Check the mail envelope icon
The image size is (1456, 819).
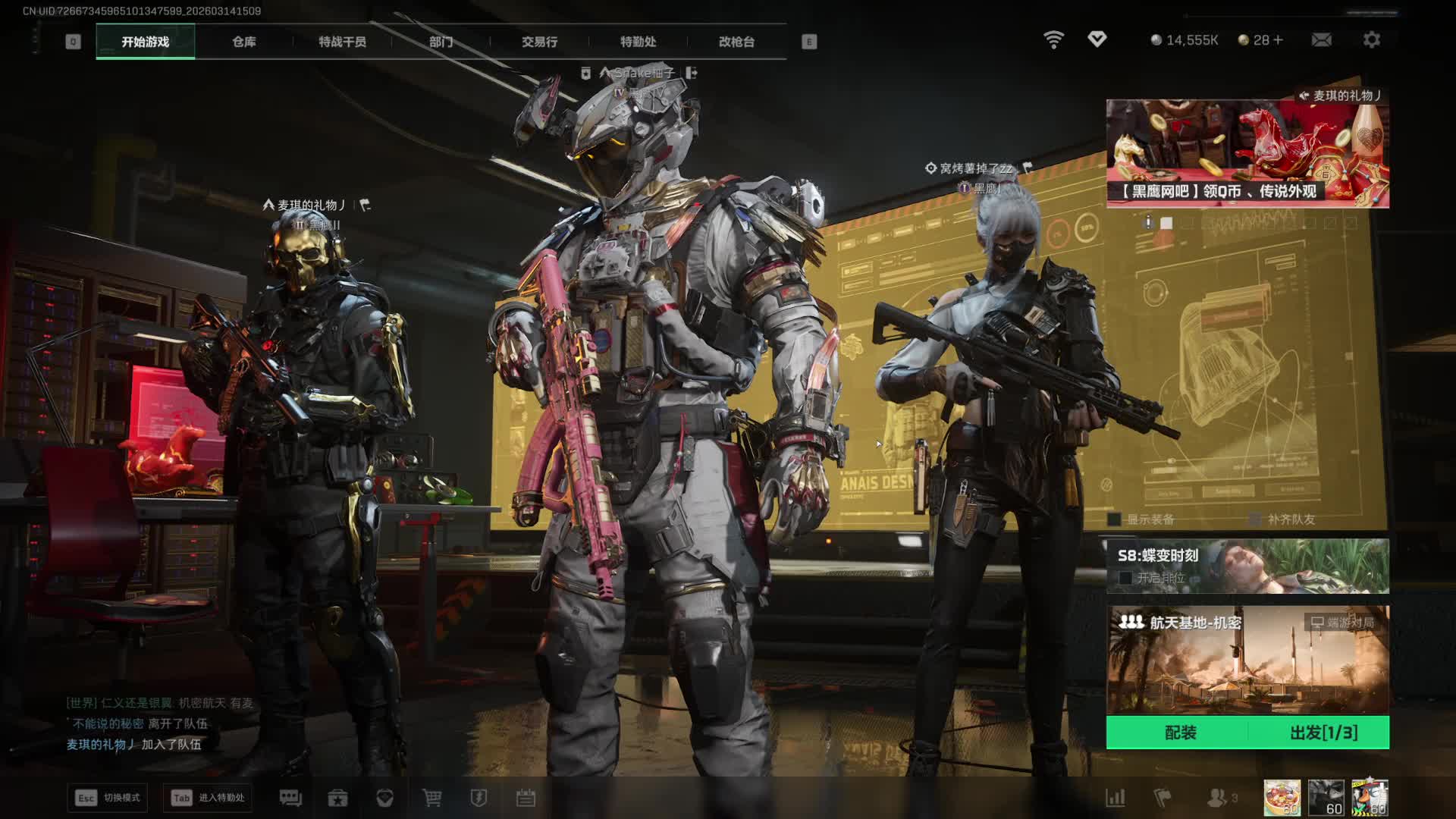point(1321,39)
